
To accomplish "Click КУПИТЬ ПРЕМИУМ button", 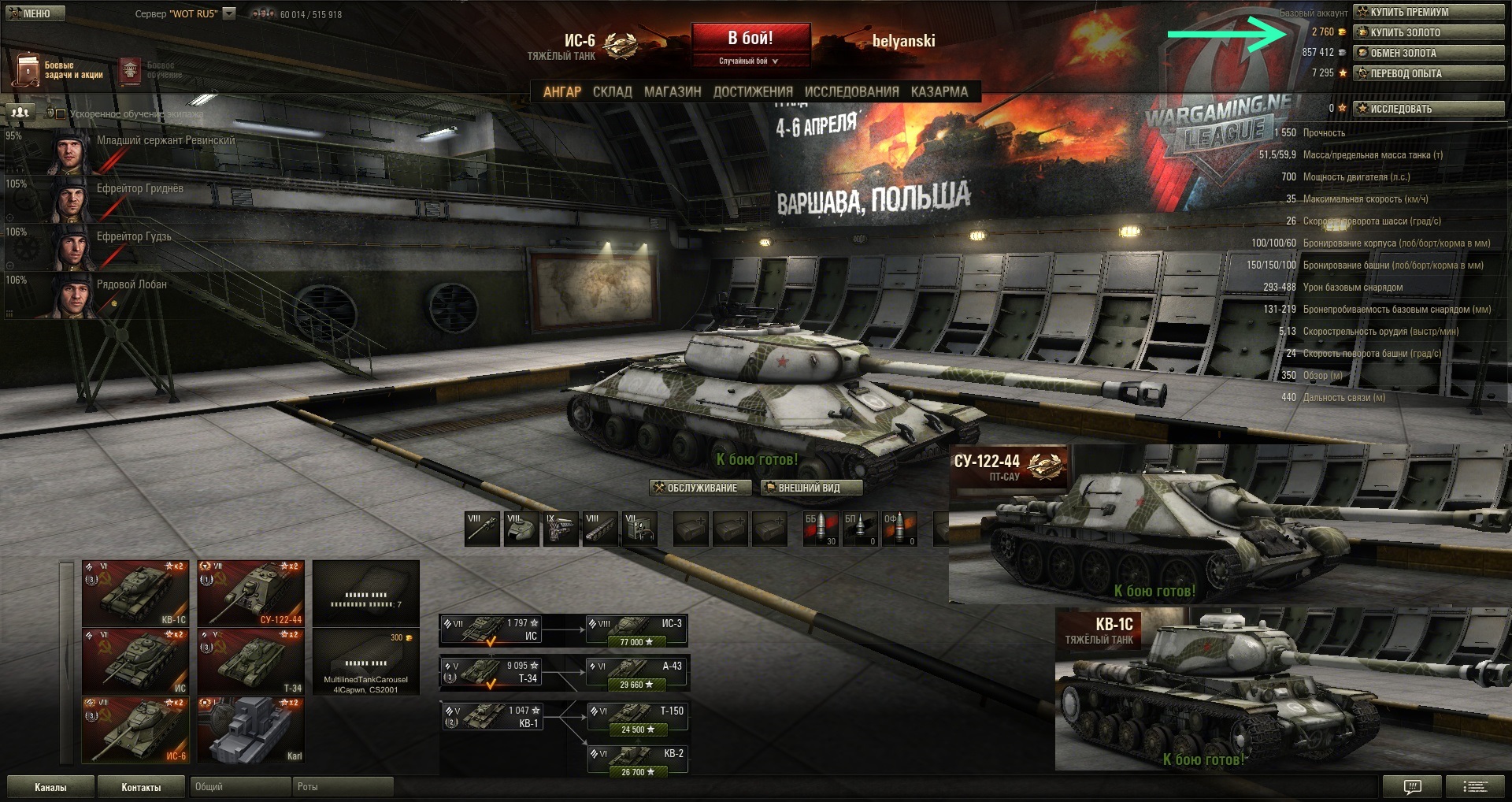I will 1428,12.
